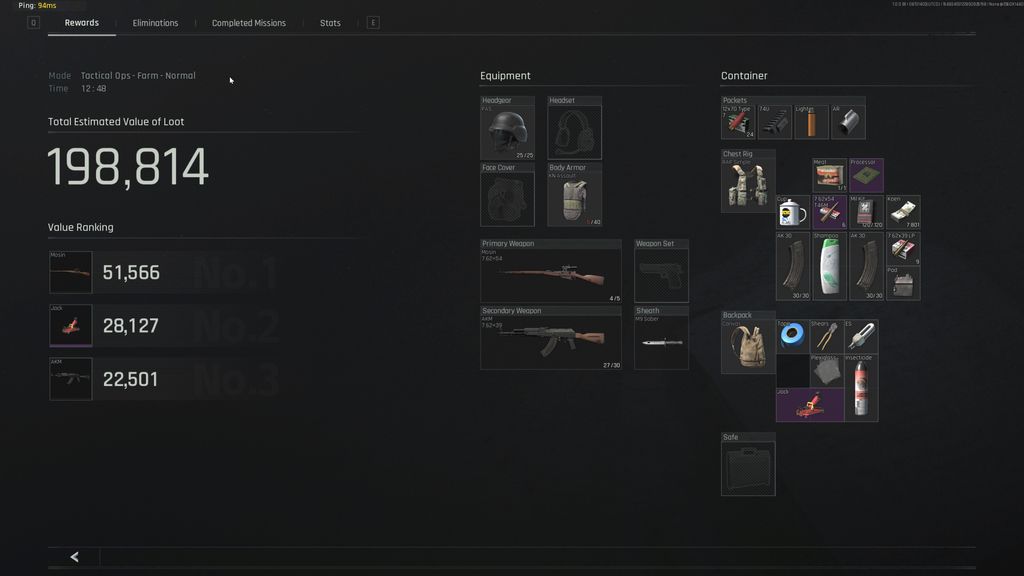The width and height of the screenshot is (1024, 576).
Task: Select the Rewards tab
Action: 82,23
